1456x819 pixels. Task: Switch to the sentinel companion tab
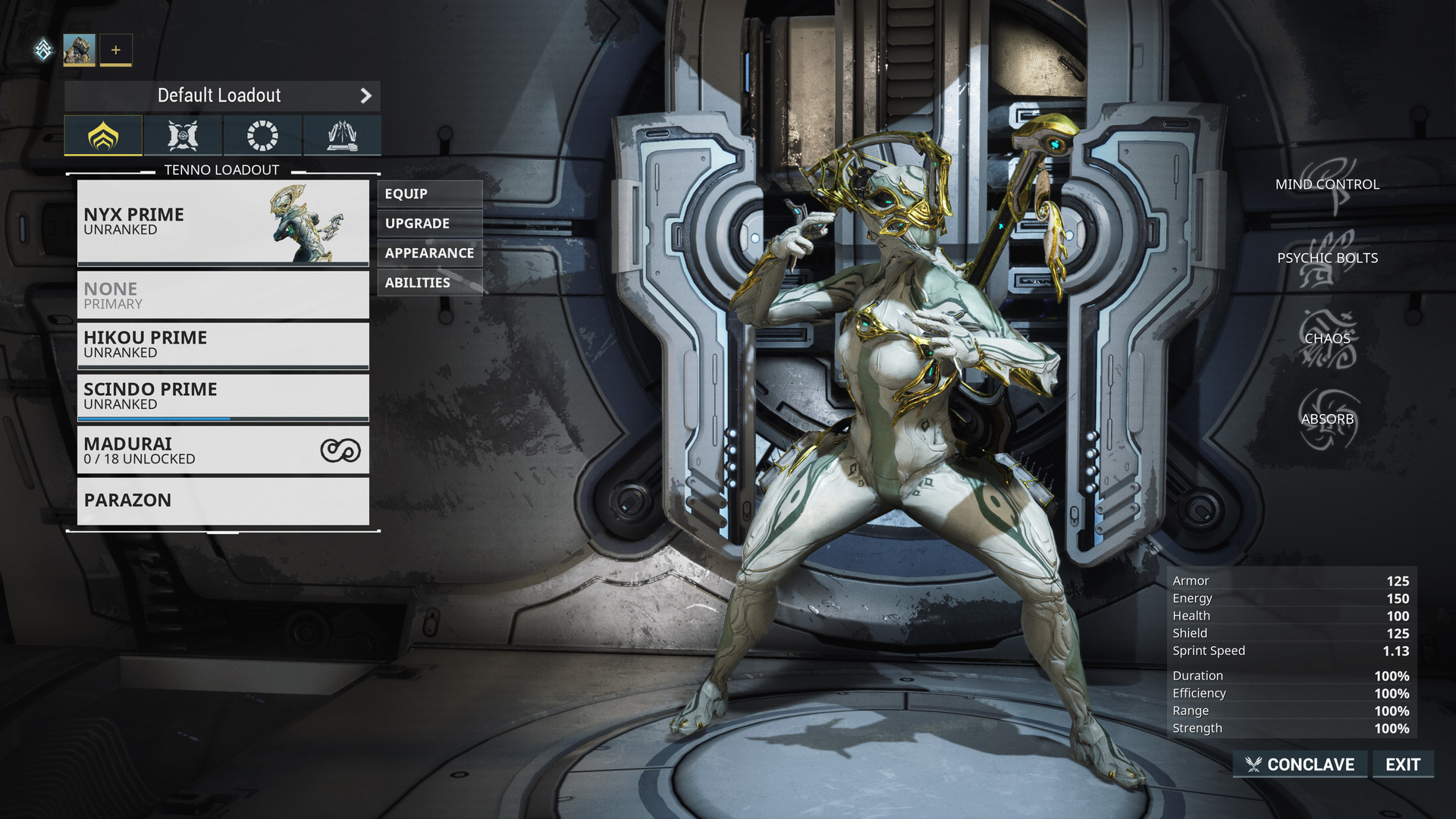tap(183, 136)
